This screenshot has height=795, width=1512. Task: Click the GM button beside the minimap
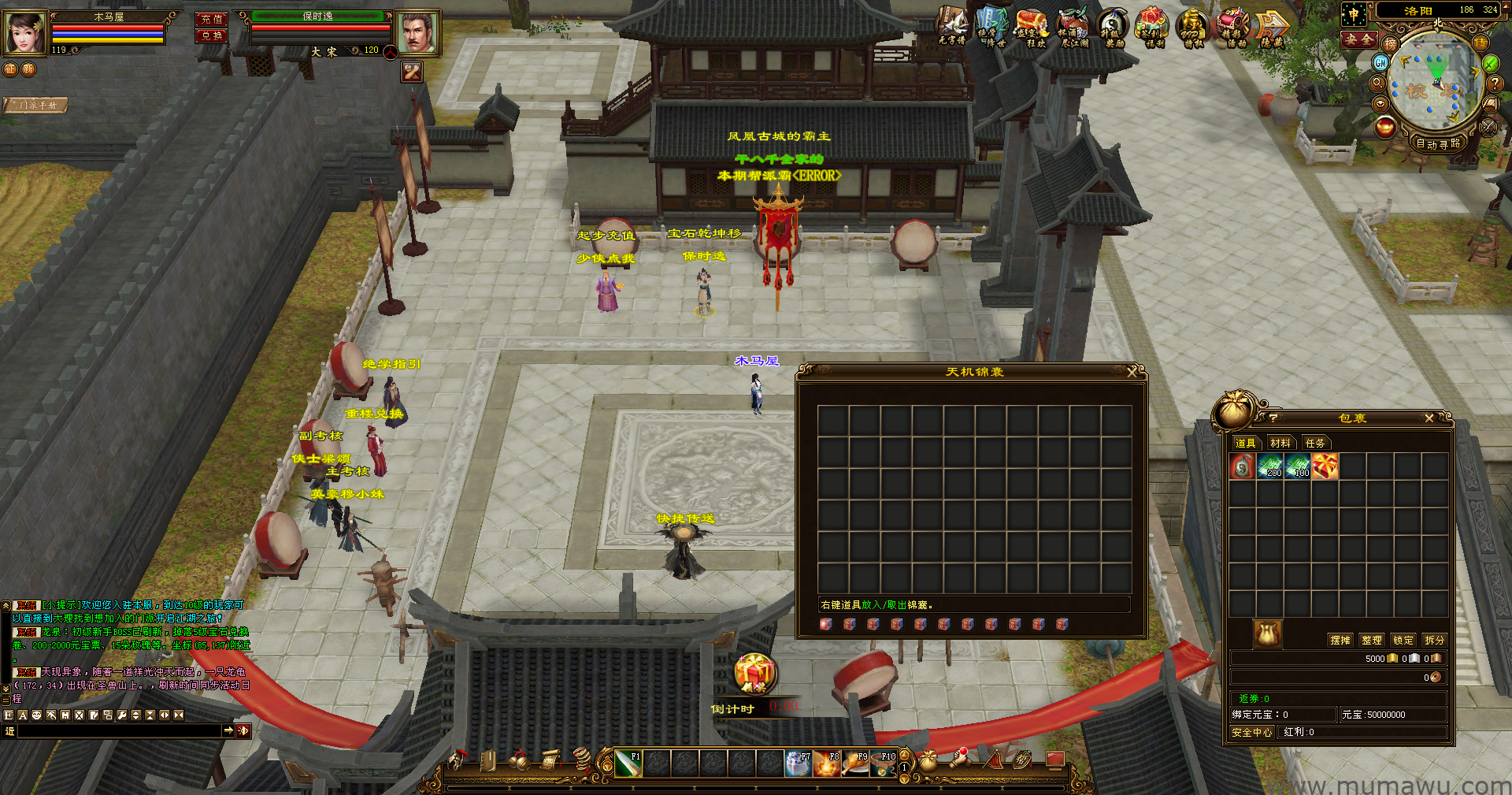point(1380,62)
